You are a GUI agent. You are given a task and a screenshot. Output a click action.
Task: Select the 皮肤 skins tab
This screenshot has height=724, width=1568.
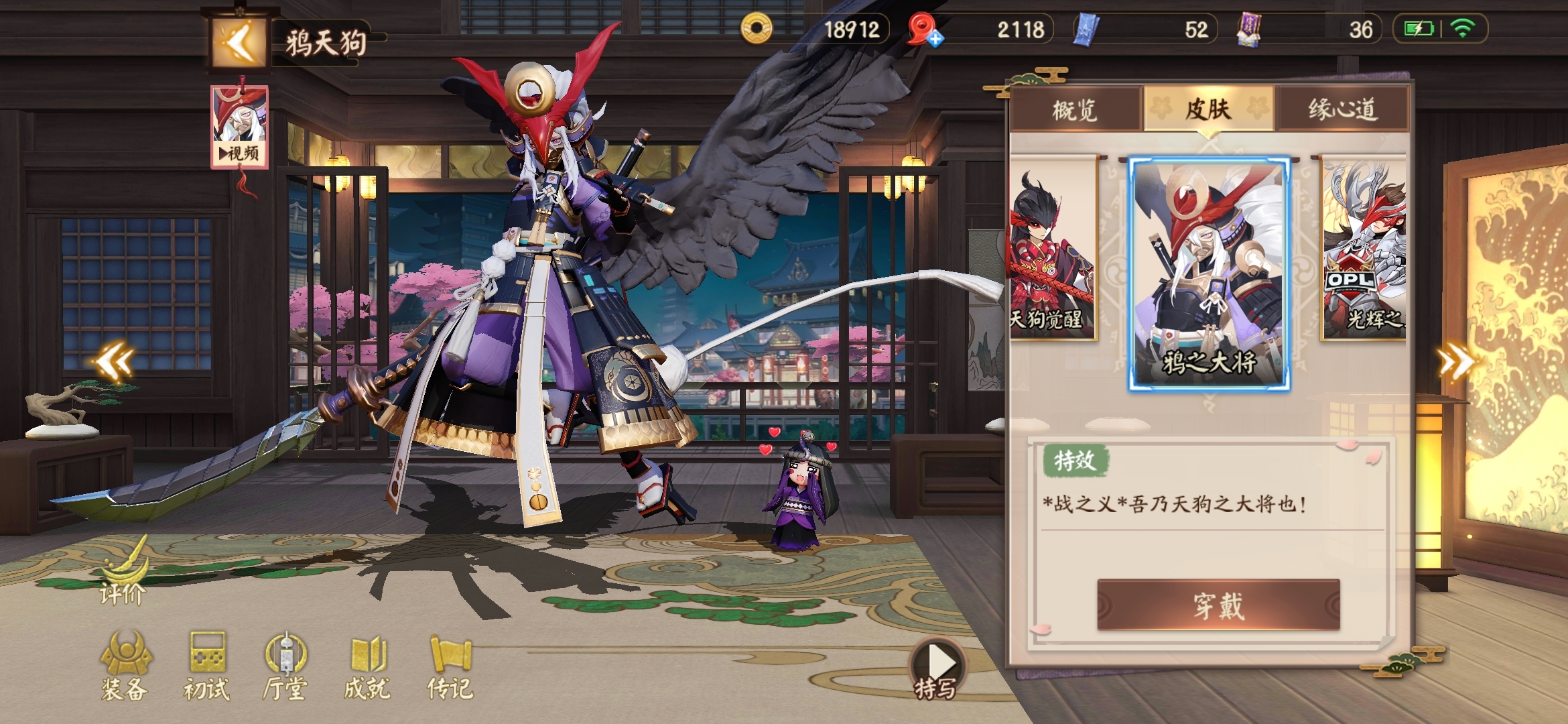click(x=1208, y=109)
